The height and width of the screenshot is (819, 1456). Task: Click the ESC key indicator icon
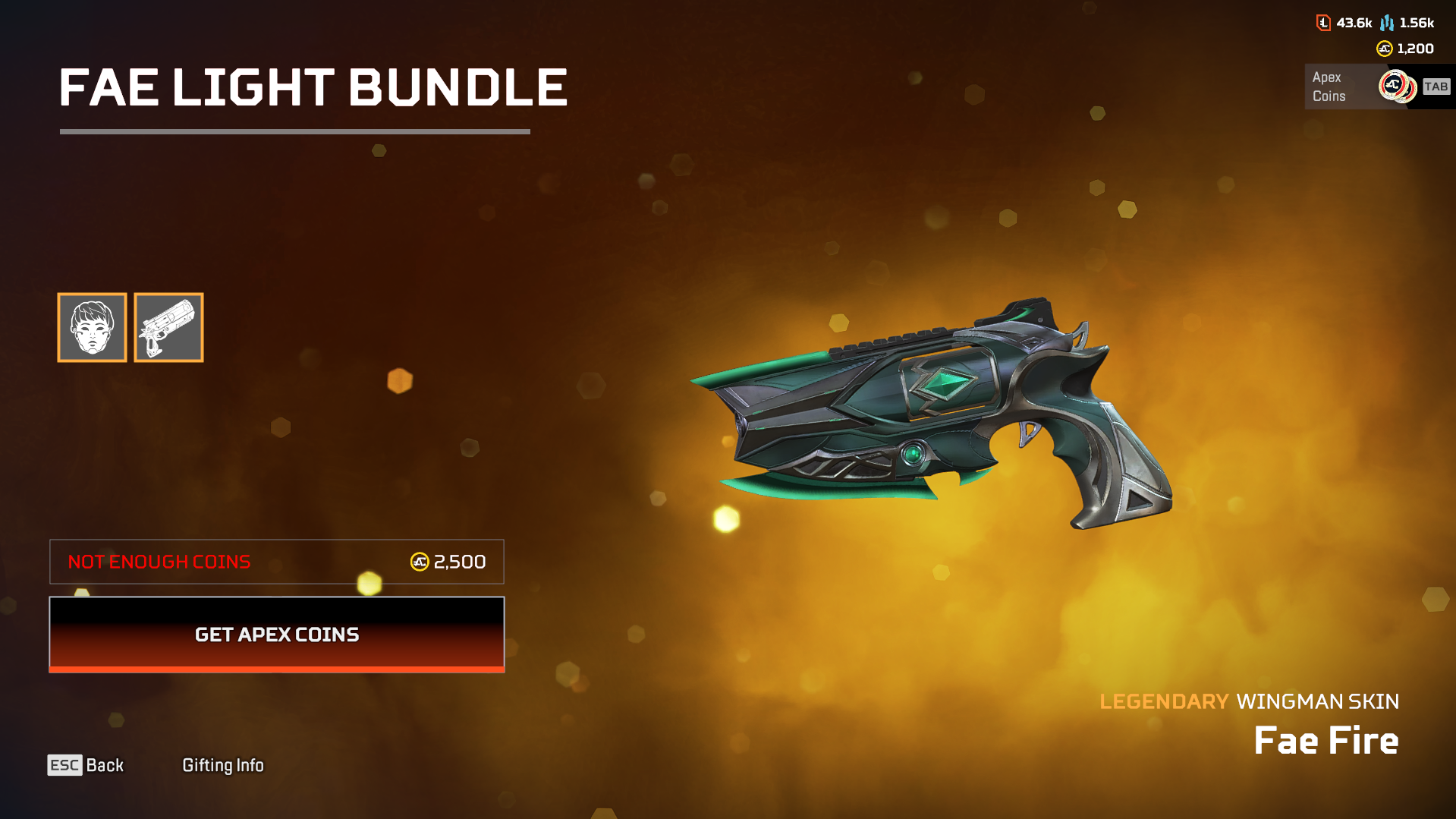[64, 765]
